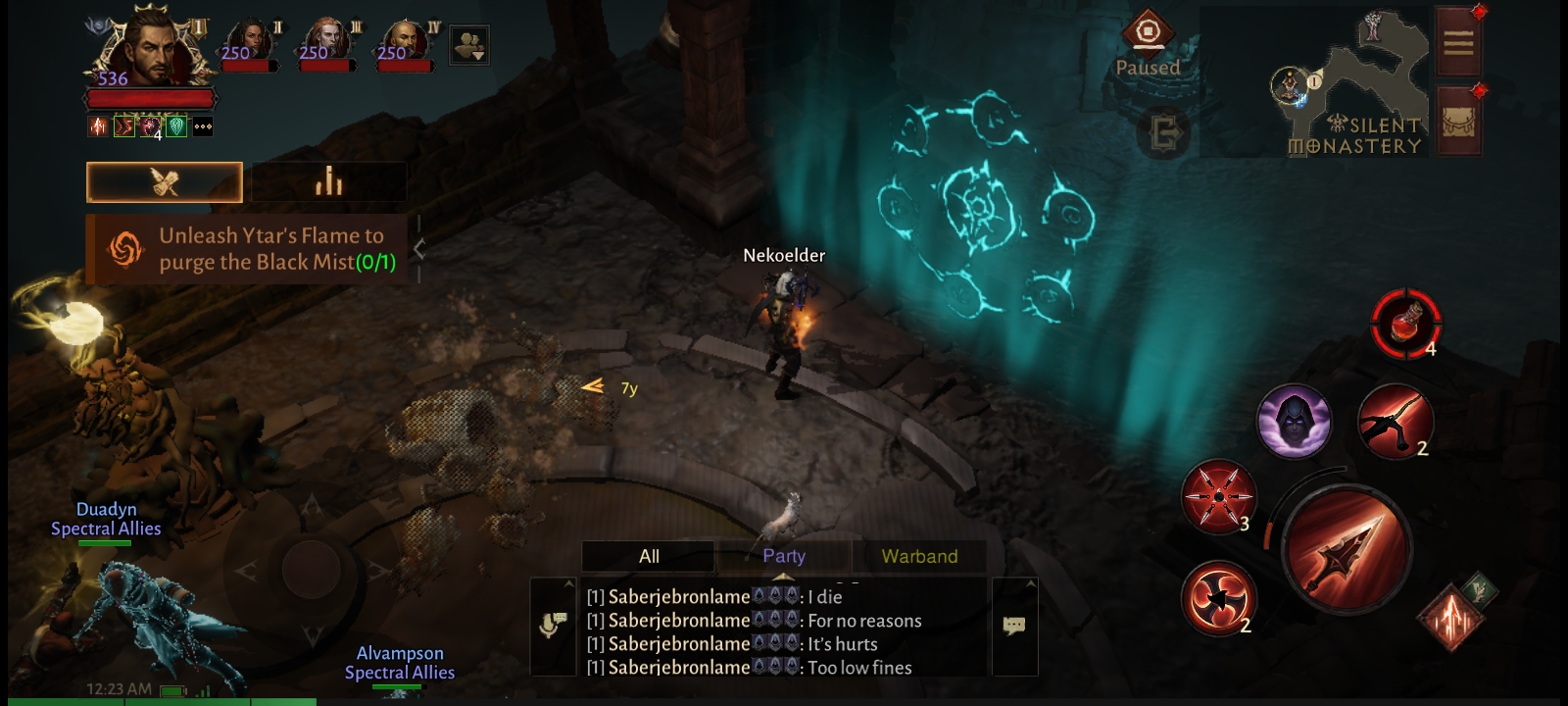Switch chat to the Party tab
The image size is (1568, 706).
coord(784,556)
